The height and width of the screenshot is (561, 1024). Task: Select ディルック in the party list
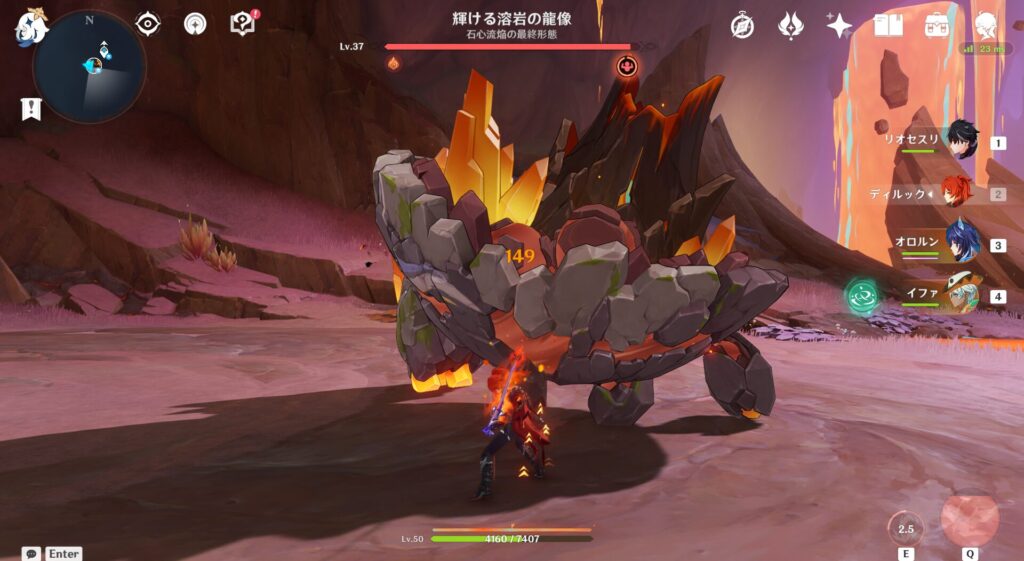962,192
